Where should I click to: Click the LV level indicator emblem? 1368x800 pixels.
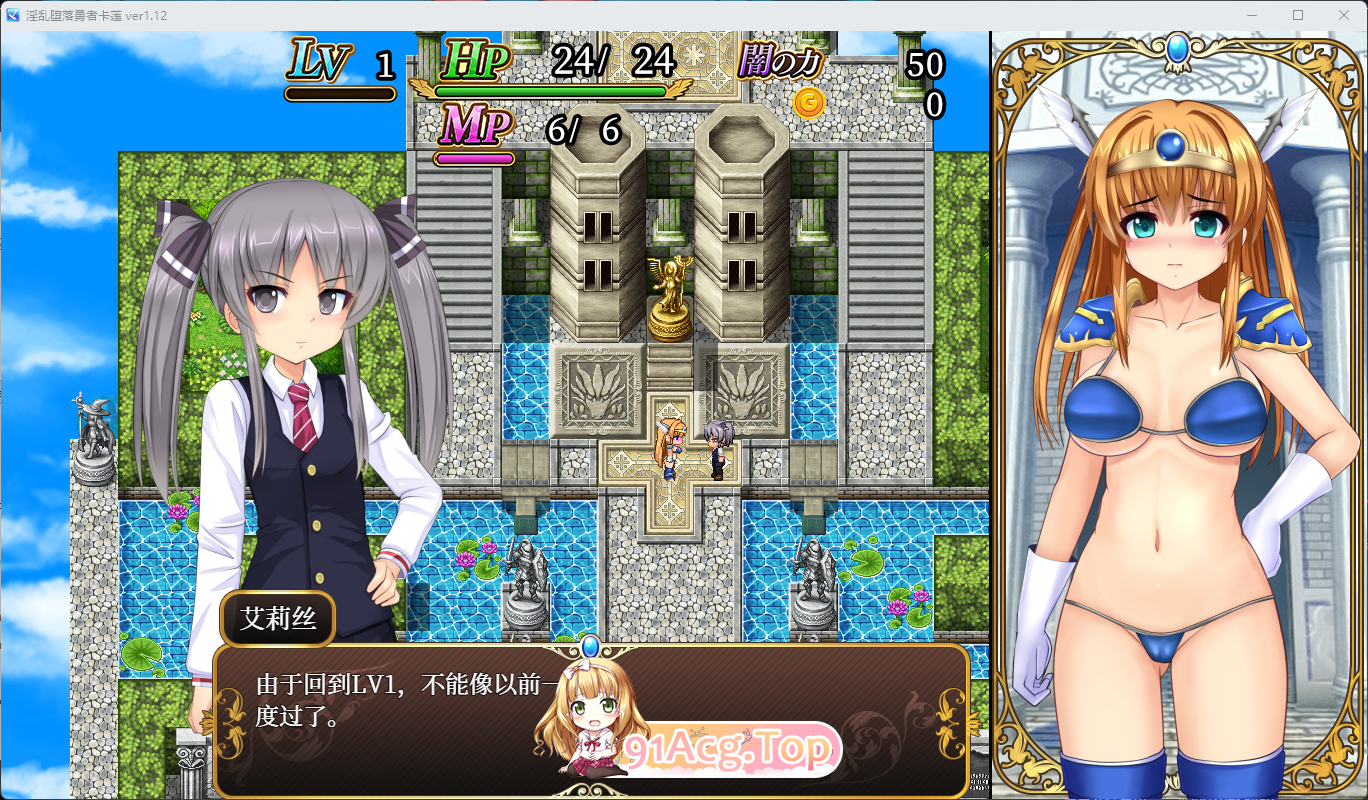tap(318, 58)
